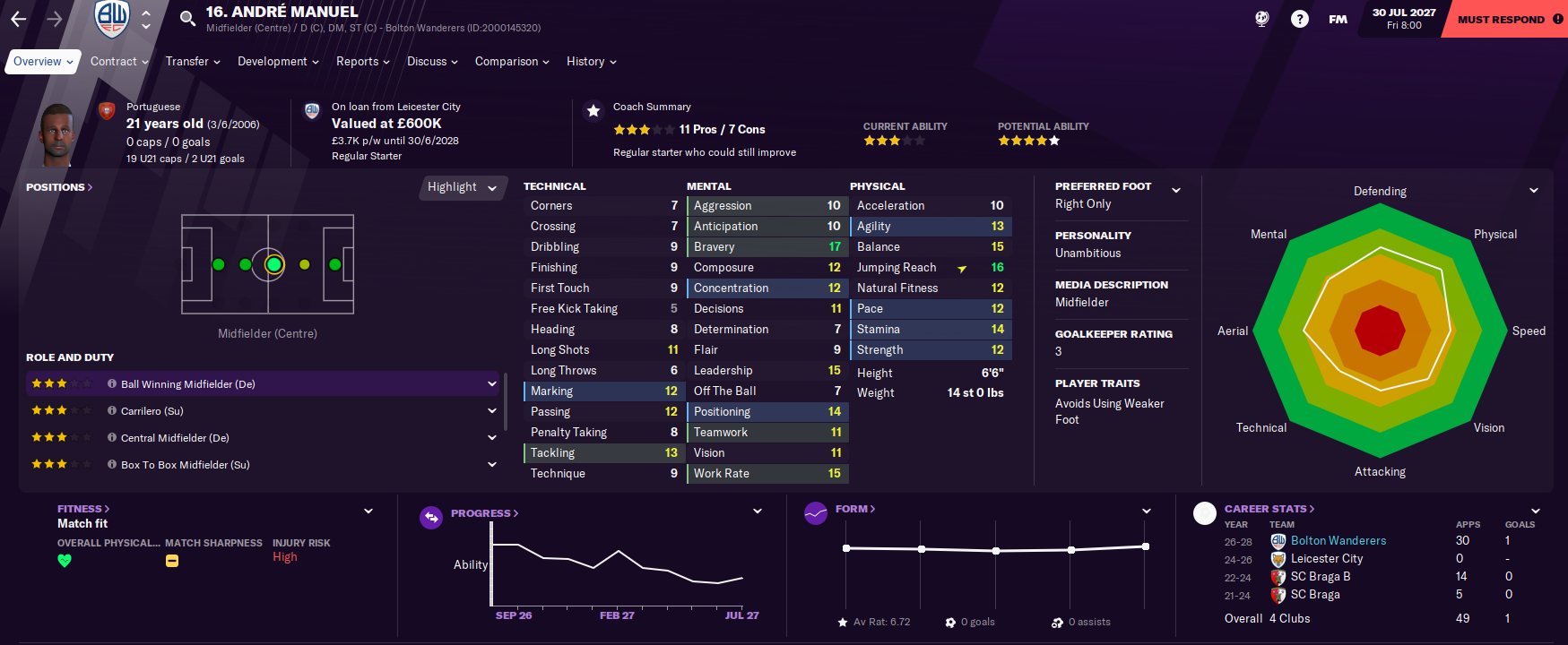Open the Comparison menu
This screenshot has width=1568, height=645.
tap(512, 62)
